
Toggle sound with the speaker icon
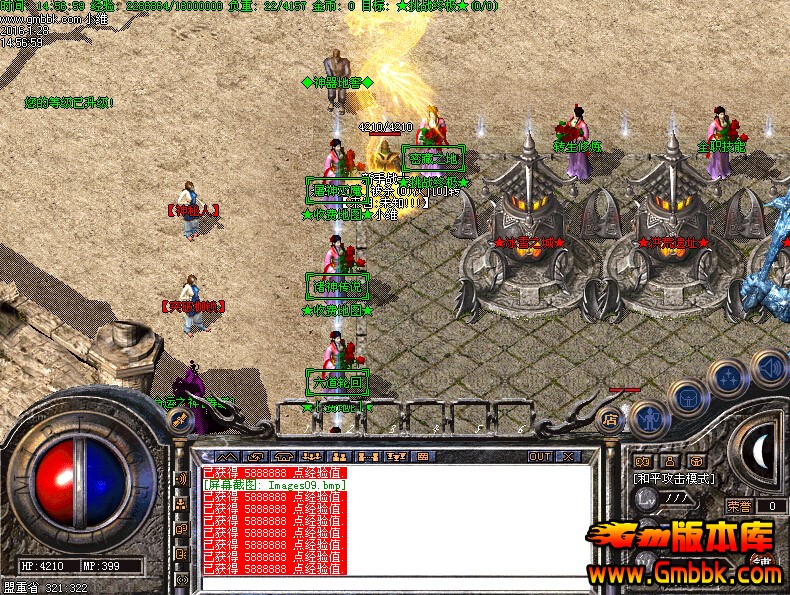pos(768,368)
